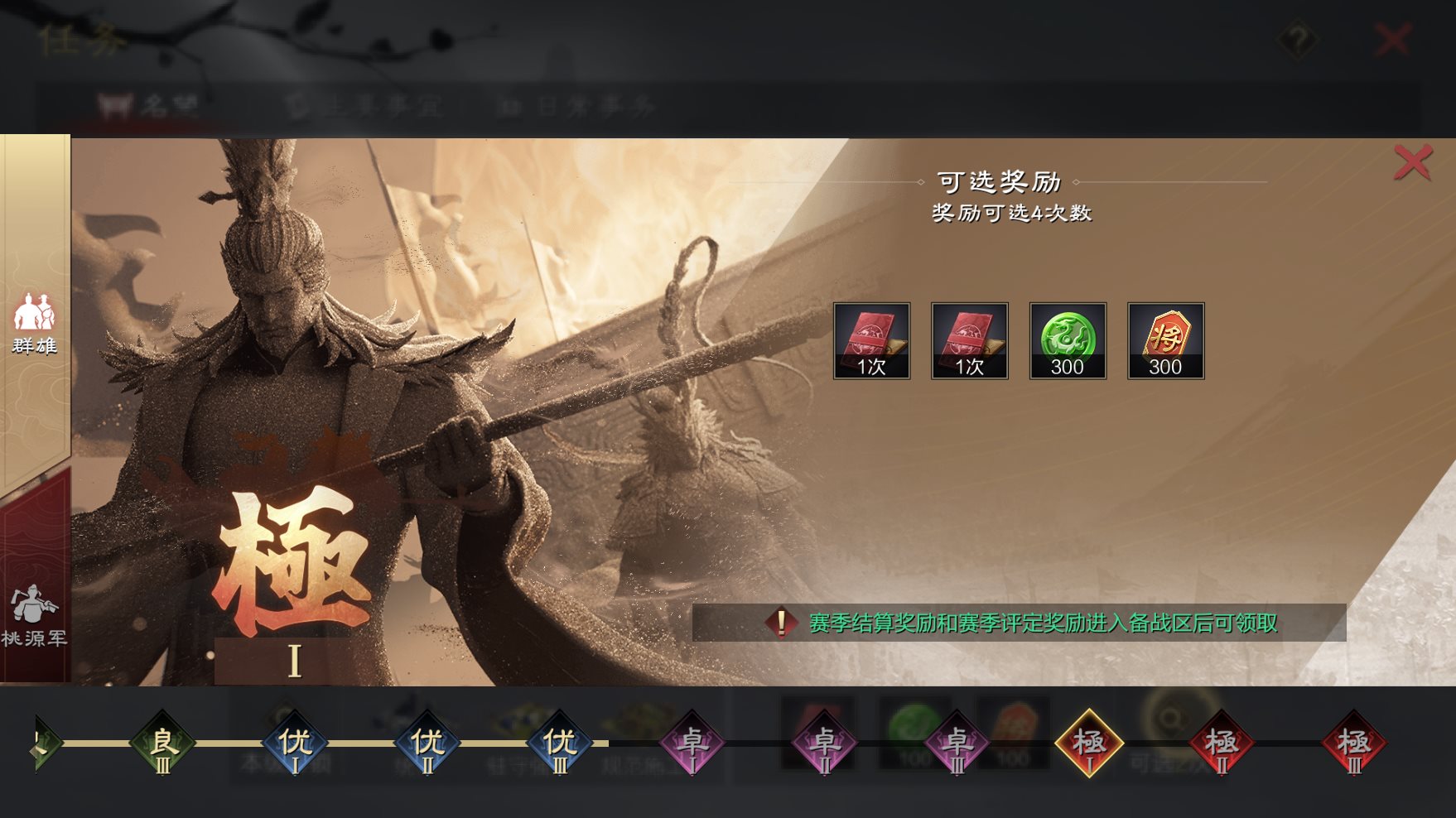Select the 良 III tier marker
The height and width of the screenshot is (818, 1456).
tap(162, 743)
